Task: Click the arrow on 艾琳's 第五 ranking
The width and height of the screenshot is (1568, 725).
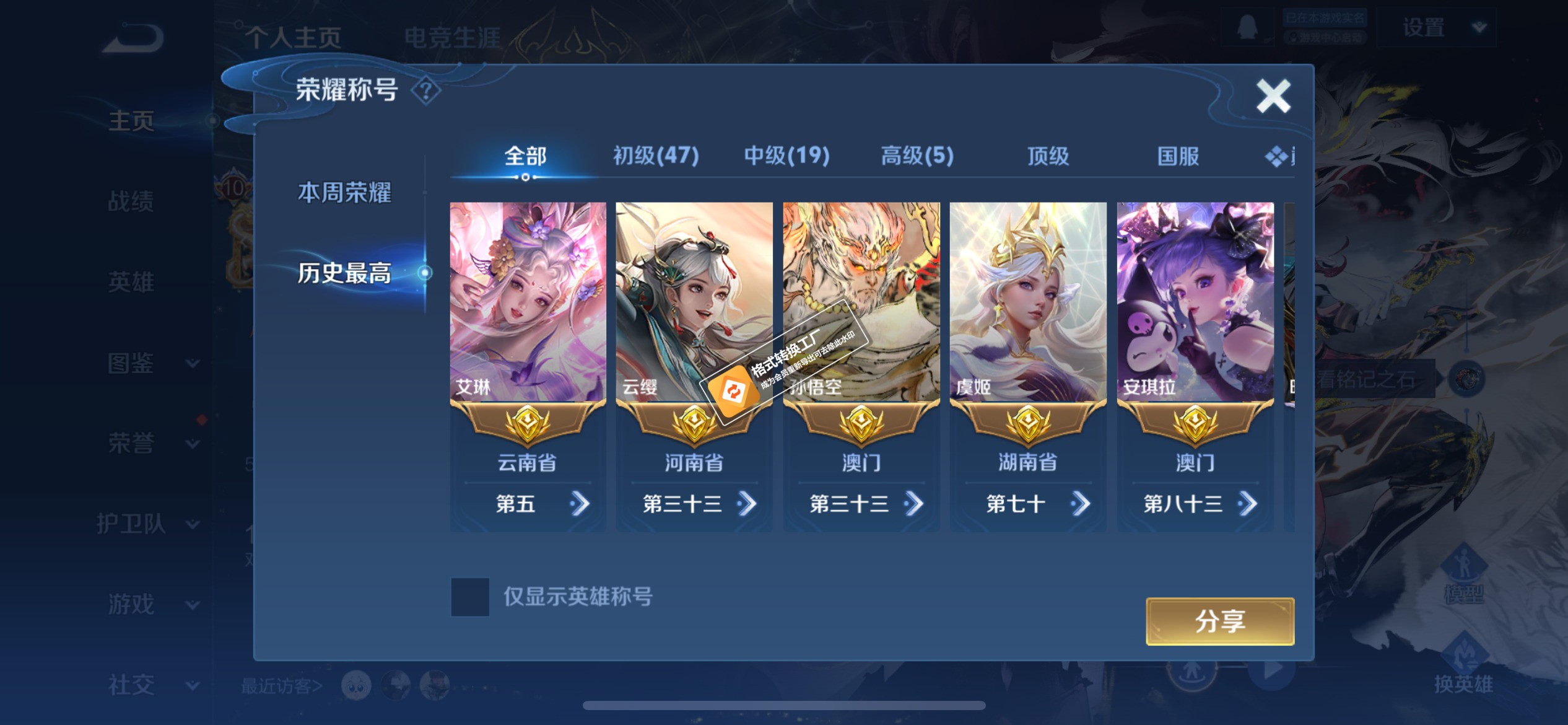Action: tap(580, 503)
